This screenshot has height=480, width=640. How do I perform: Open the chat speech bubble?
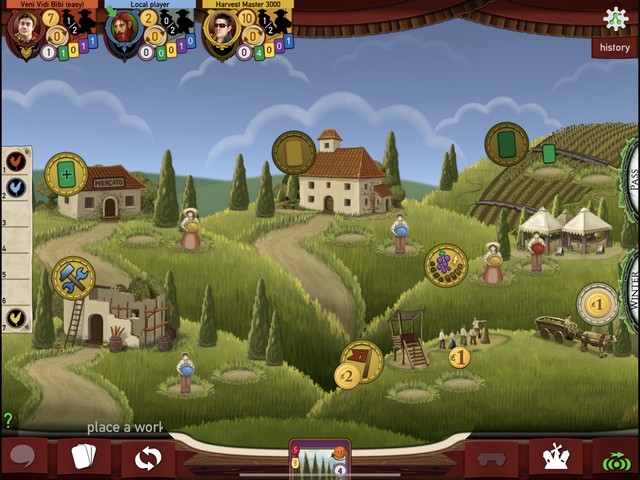[23, 458]
